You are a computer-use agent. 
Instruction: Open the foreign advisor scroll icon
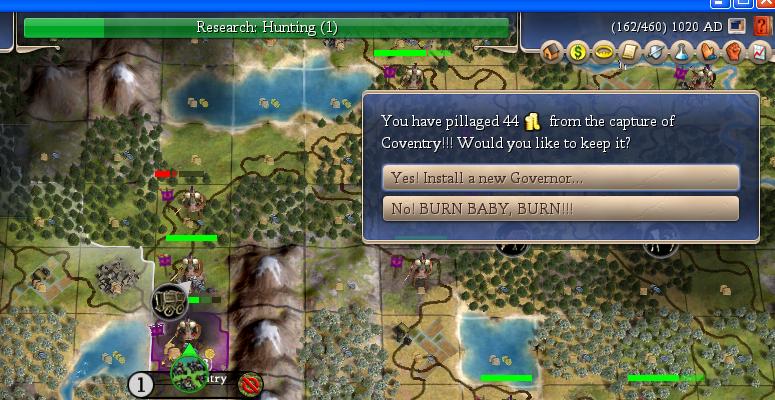pos(629,52)
